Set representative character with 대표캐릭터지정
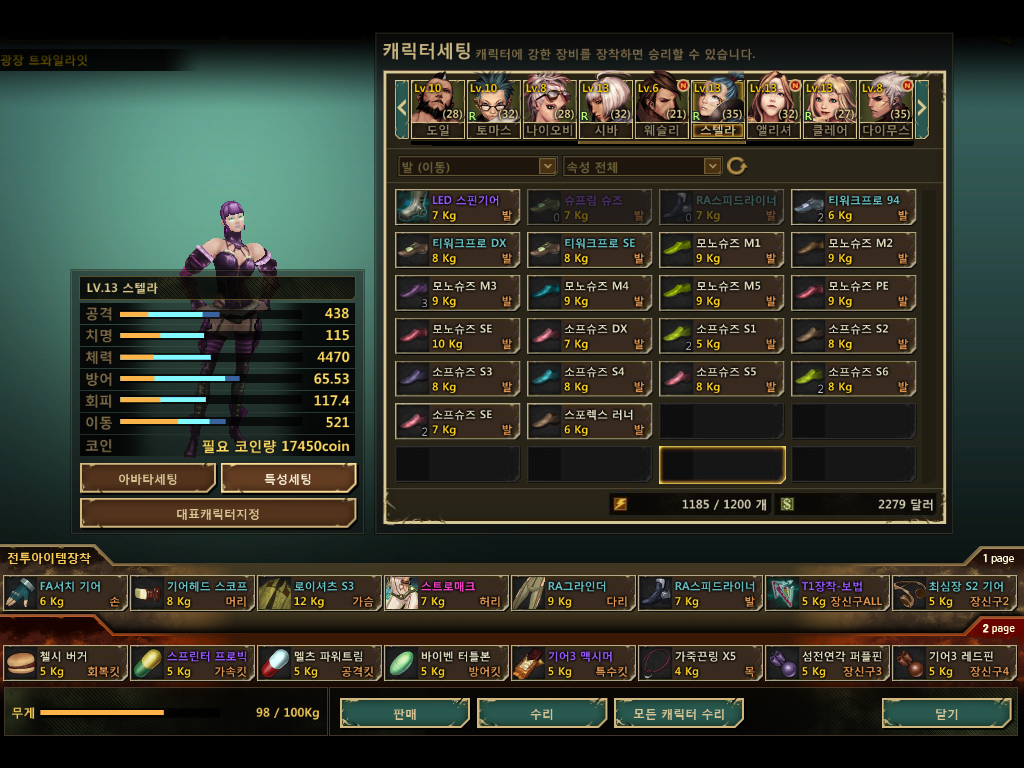 [218, 513]
